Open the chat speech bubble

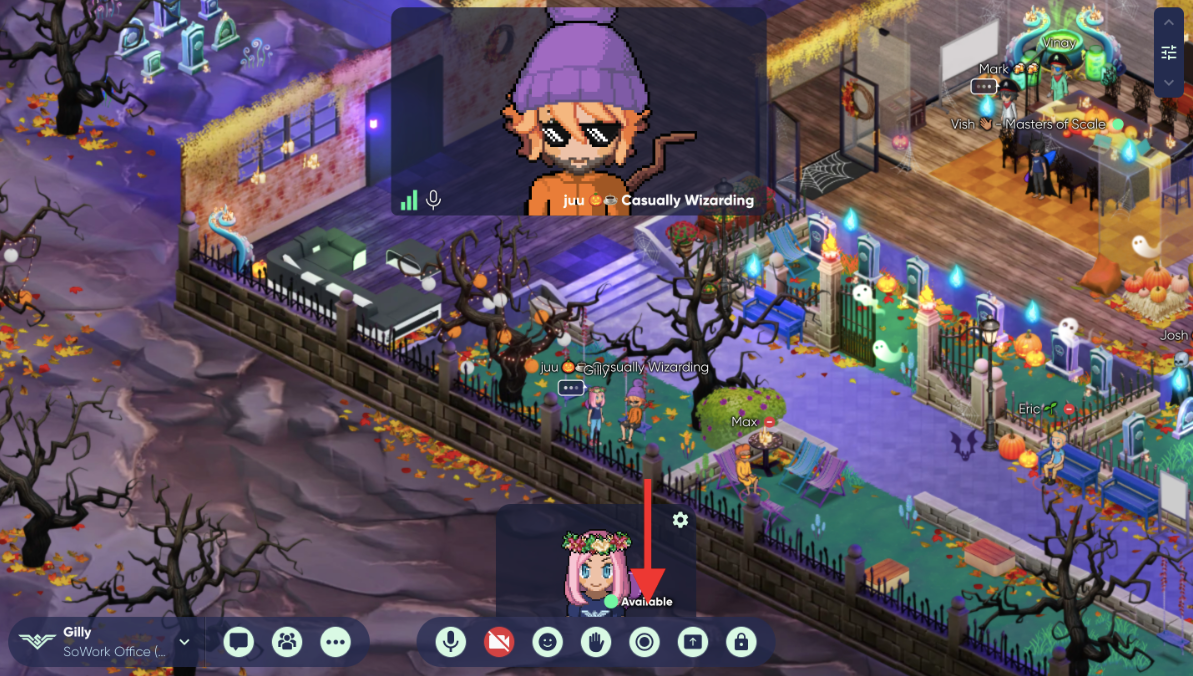(238, 642)
